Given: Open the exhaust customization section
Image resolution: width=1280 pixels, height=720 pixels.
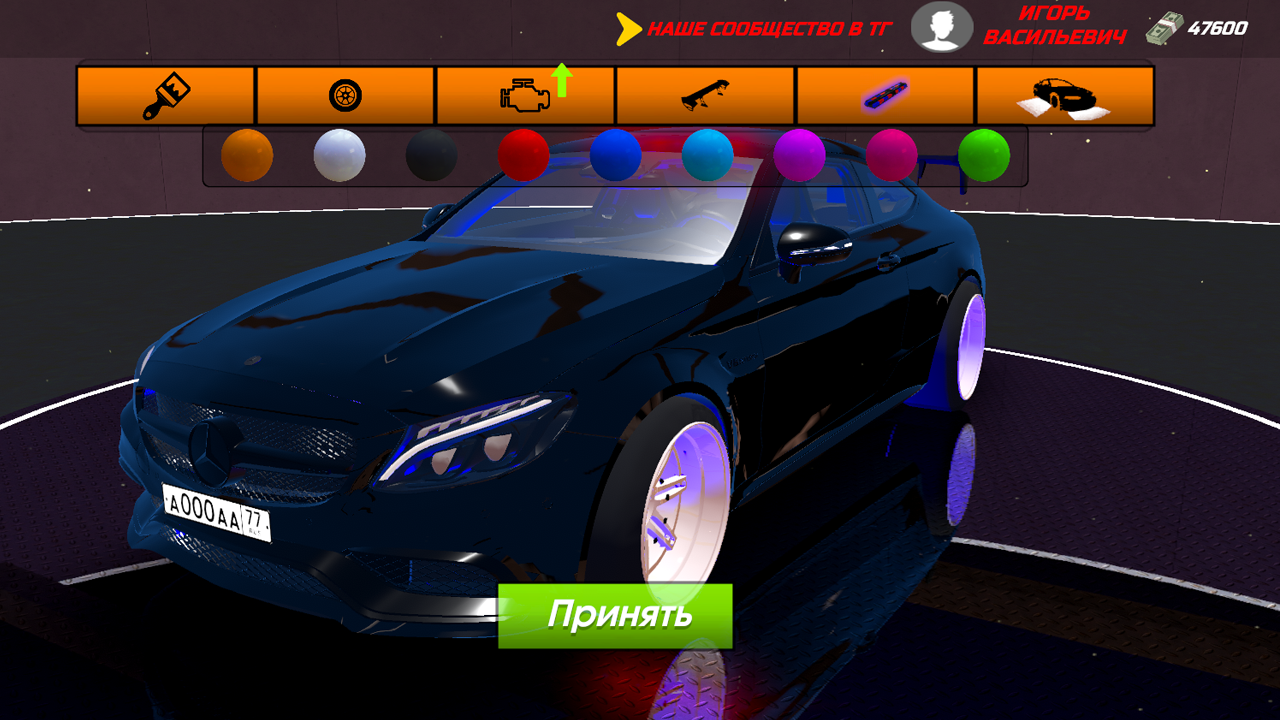Looking at the screenshot, I should point(883,95).
